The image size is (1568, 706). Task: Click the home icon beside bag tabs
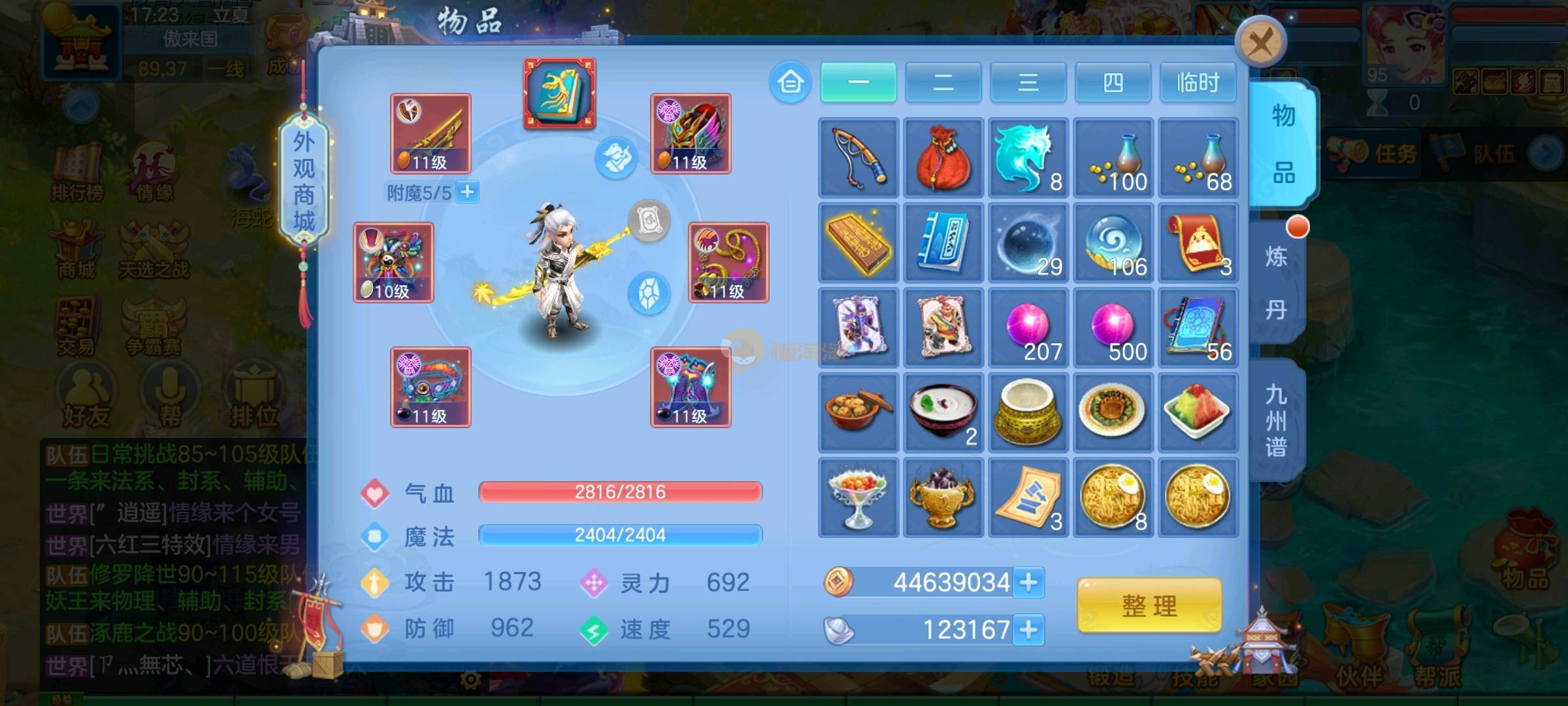coord(790,82)
